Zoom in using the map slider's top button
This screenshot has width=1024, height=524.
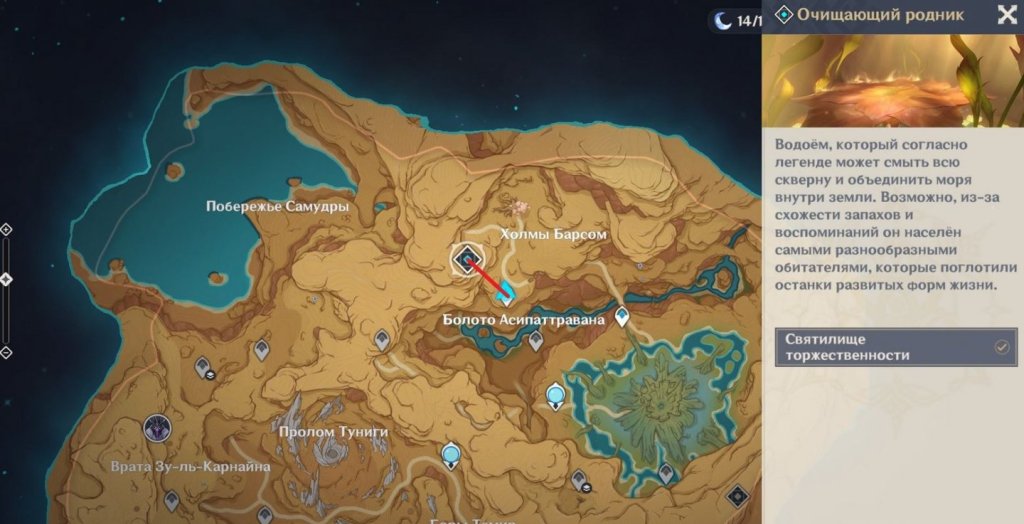tap(6, 229)
